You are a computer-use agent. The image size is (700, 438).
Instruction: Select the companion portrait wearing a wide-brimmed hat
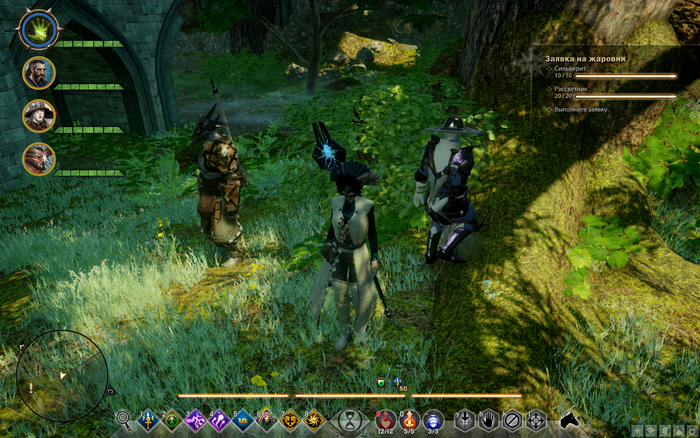coord(38,115)
